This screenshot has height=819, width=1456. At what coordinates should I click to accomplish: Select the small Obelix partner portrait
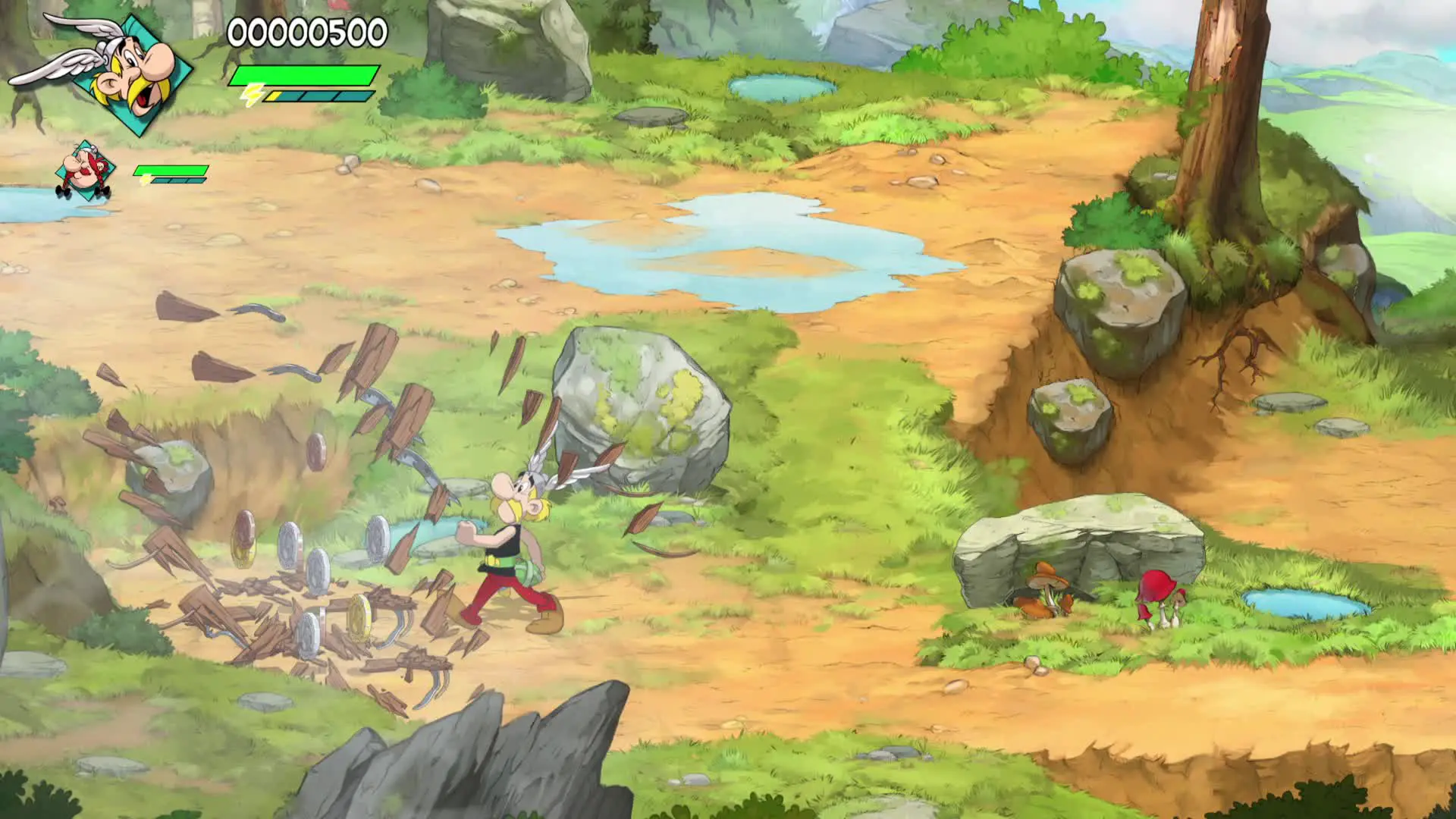(85, 171)
